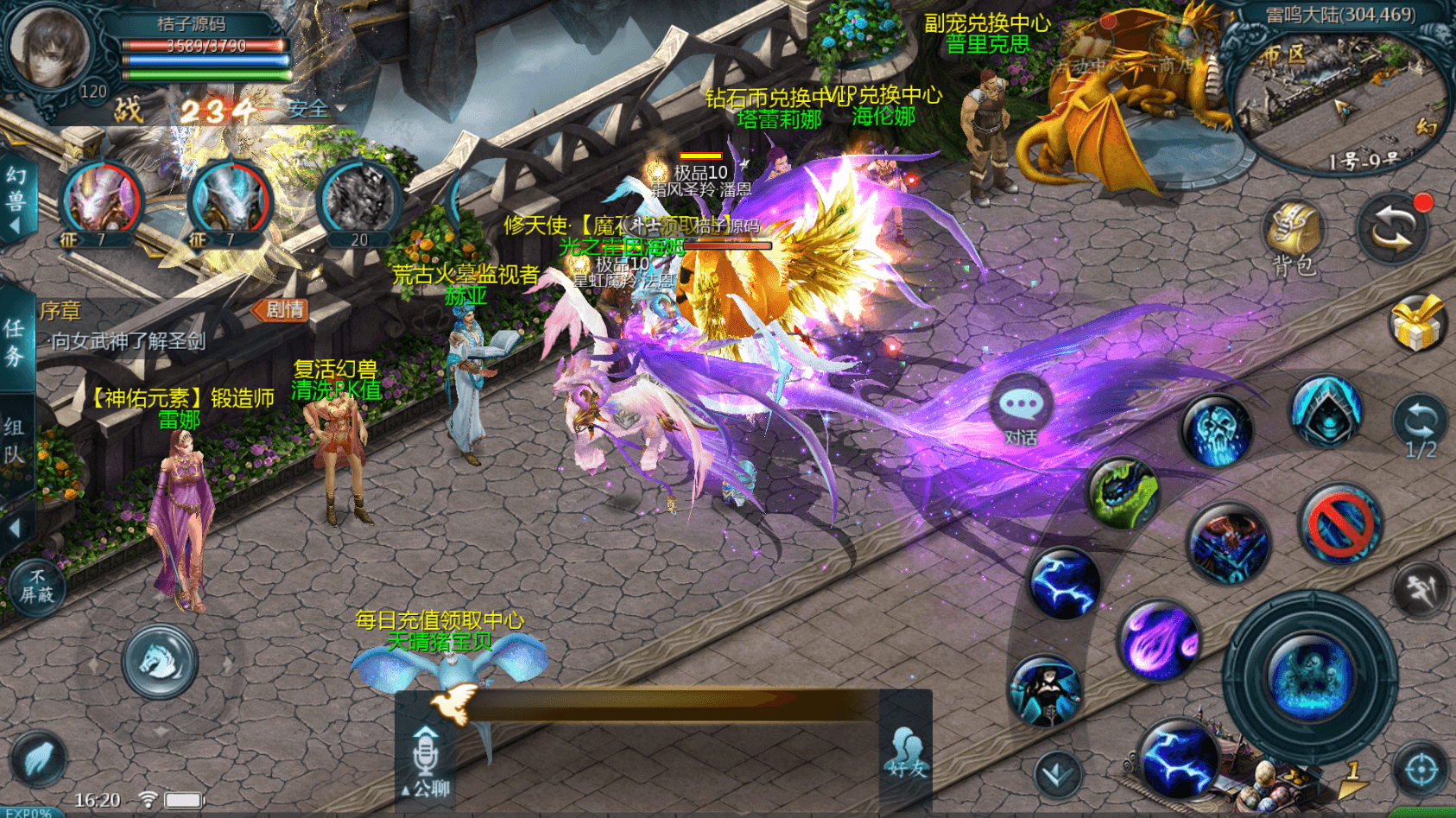Click the red prohibited-sign skill button
The width and height of the screenshot is (1456, 818).
pyautogui.click(x=1339, y=523)
